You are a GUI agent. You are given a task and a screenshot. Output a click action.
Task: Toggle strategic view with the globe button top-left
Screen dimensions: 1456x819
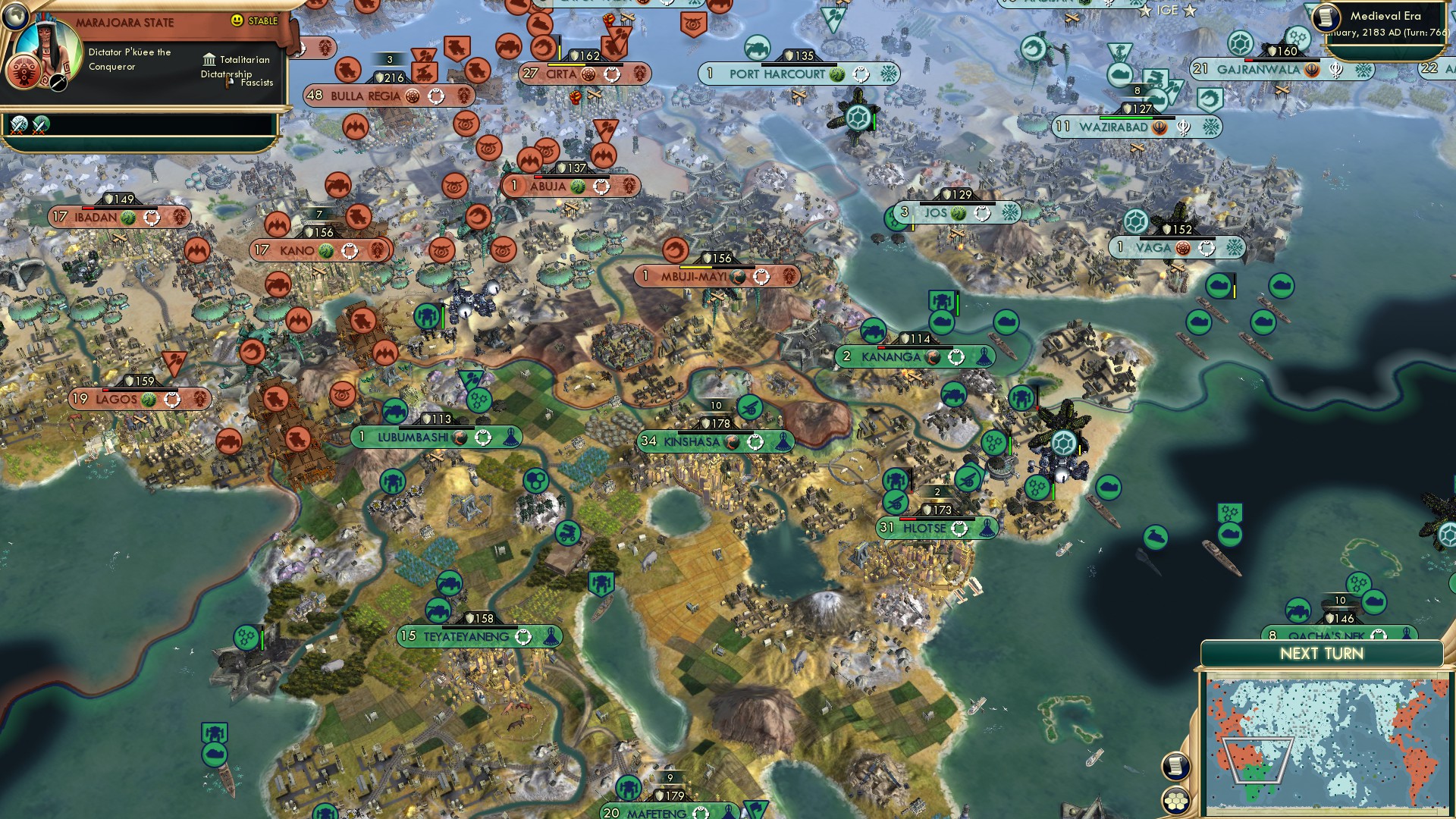pos(14,17)
